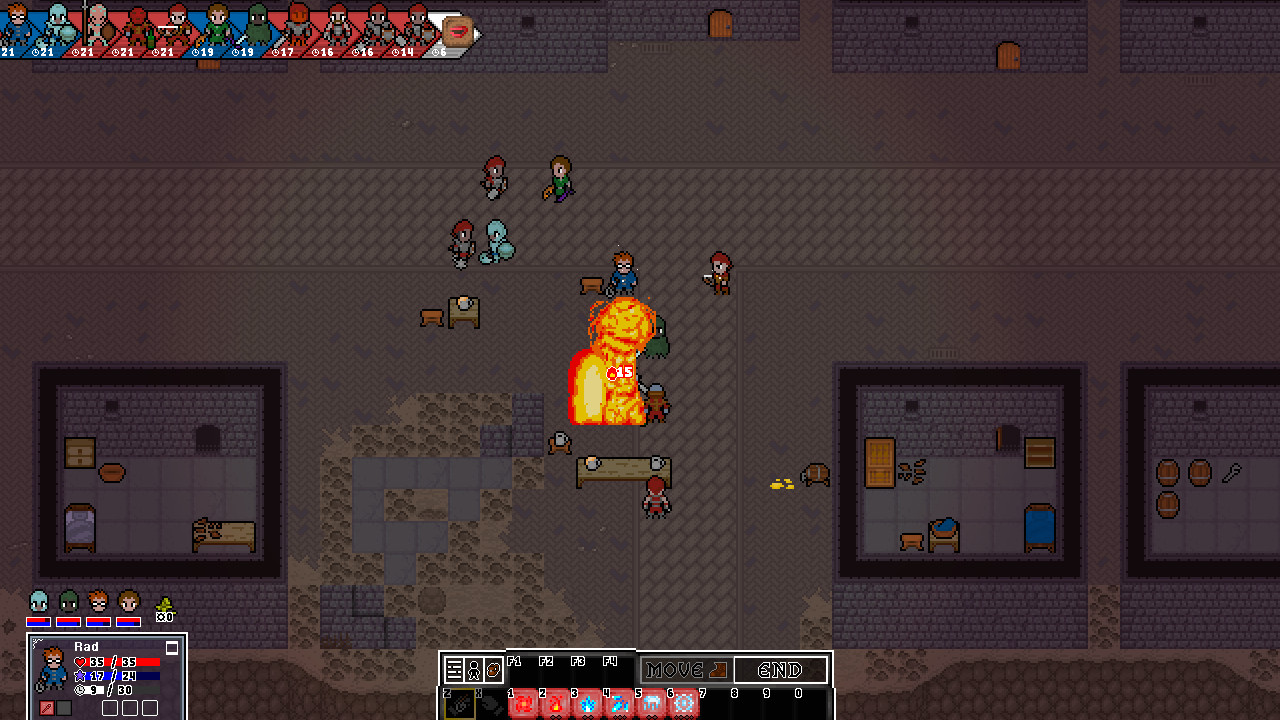Open the list menu icon in action bar

pos(454,670)
